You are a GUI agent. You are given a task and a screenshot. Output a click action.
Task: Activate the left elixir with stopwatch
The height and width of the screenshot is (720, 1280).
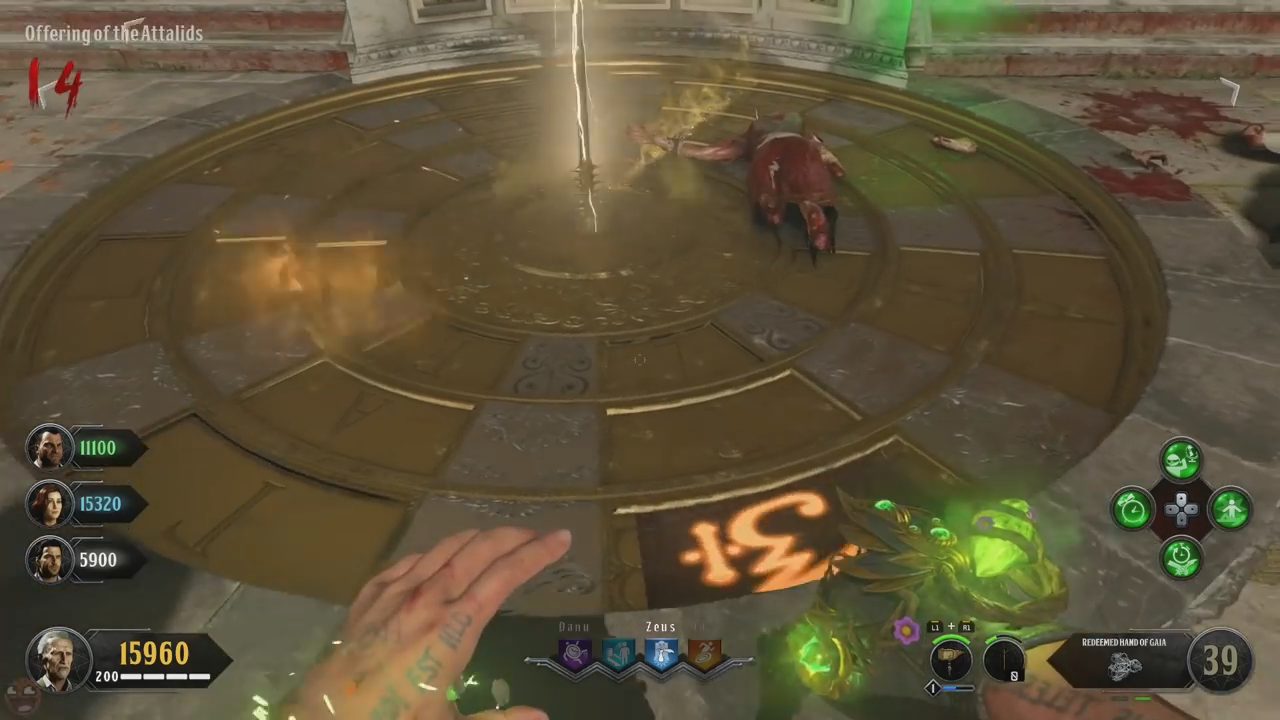point(1133,509)
